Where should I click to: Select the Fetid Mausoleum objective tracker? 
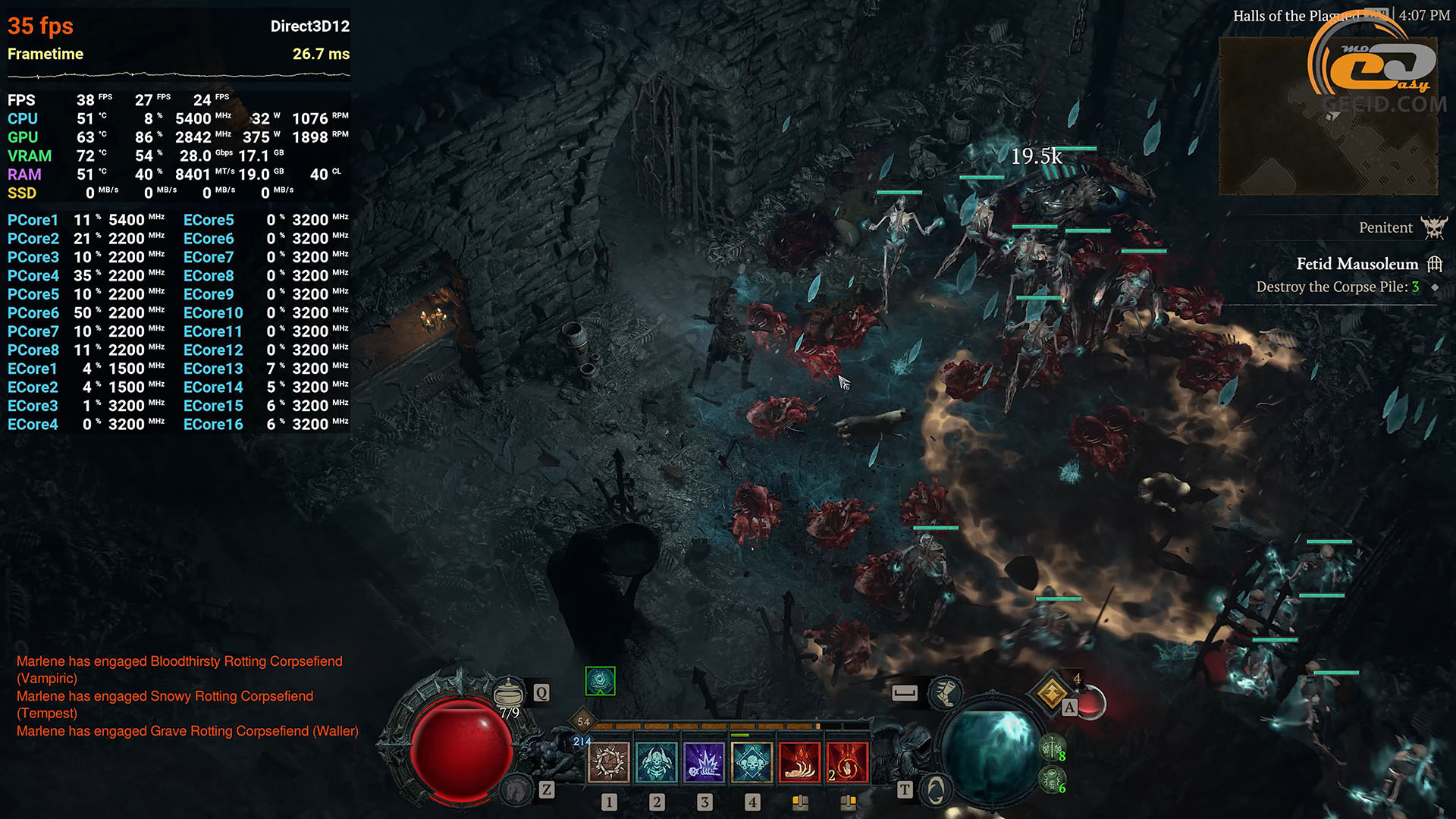click(1357, 264)
